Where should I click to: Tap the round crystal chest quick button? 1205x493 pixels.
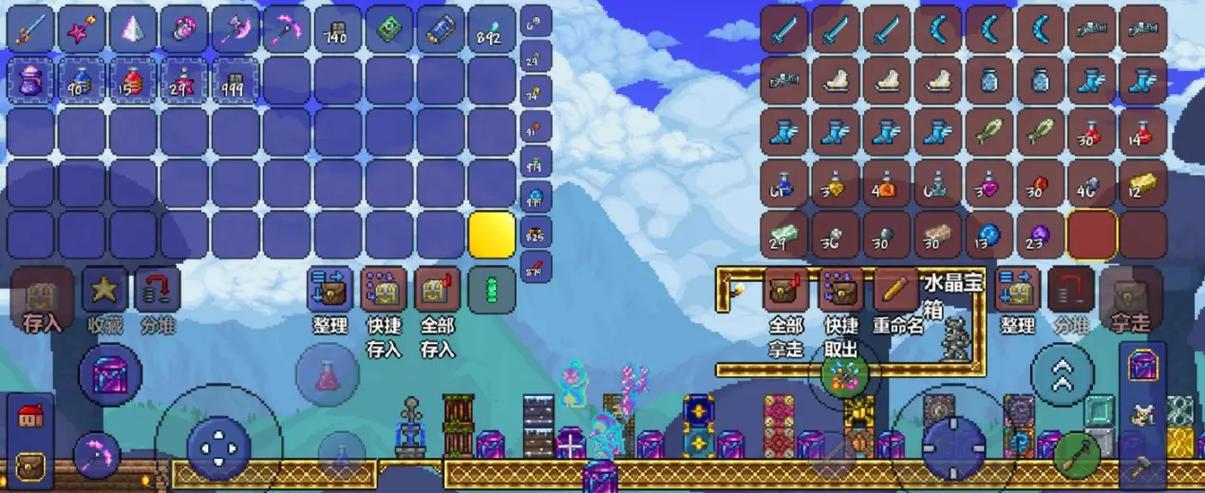point(111,374)
